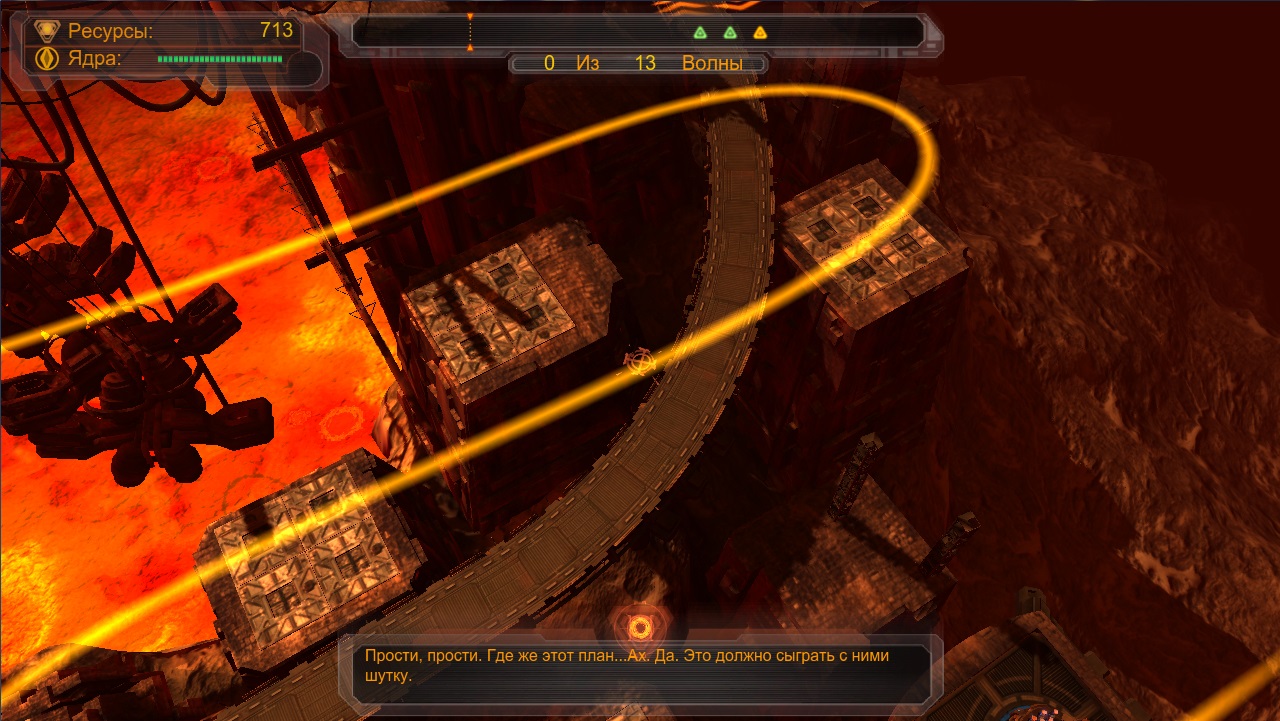The height and width of the screenshot is (721, 1280).
Task: Click the yellow enemy wave marker
Action: [x=760, y=32]
